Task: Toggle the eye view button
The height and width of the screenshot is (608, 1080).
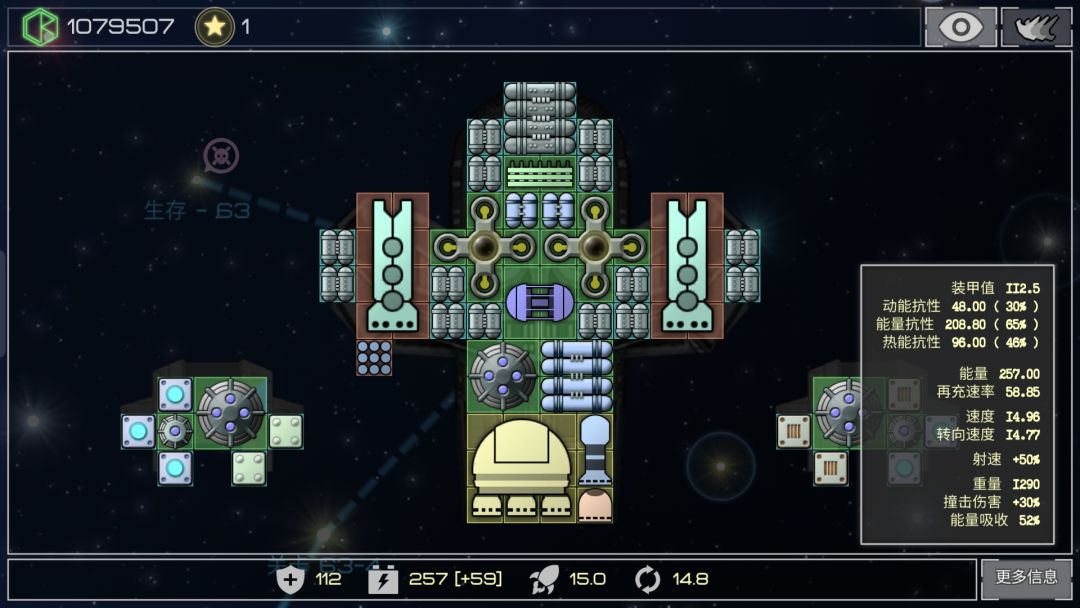Action: [x=960, y=27]
